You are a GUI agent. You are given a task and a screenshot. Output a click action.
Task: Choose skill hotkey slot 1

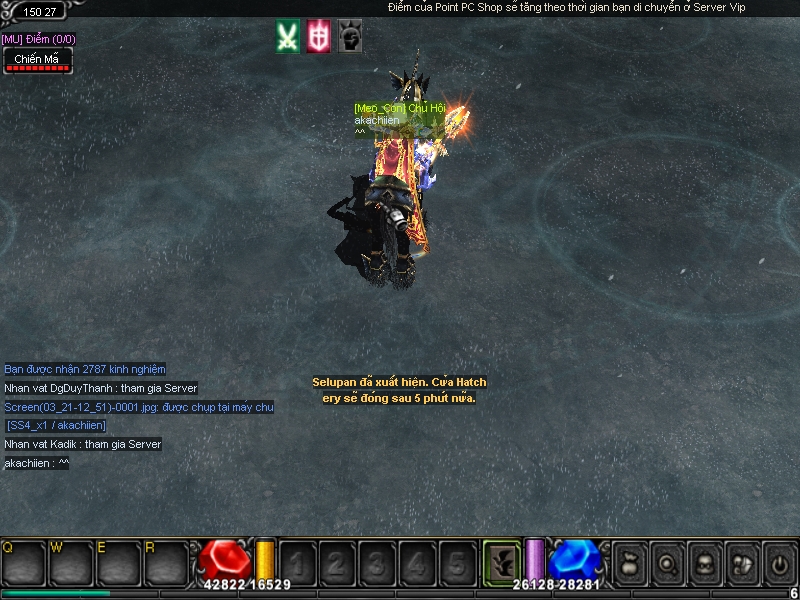click(297, 563)
